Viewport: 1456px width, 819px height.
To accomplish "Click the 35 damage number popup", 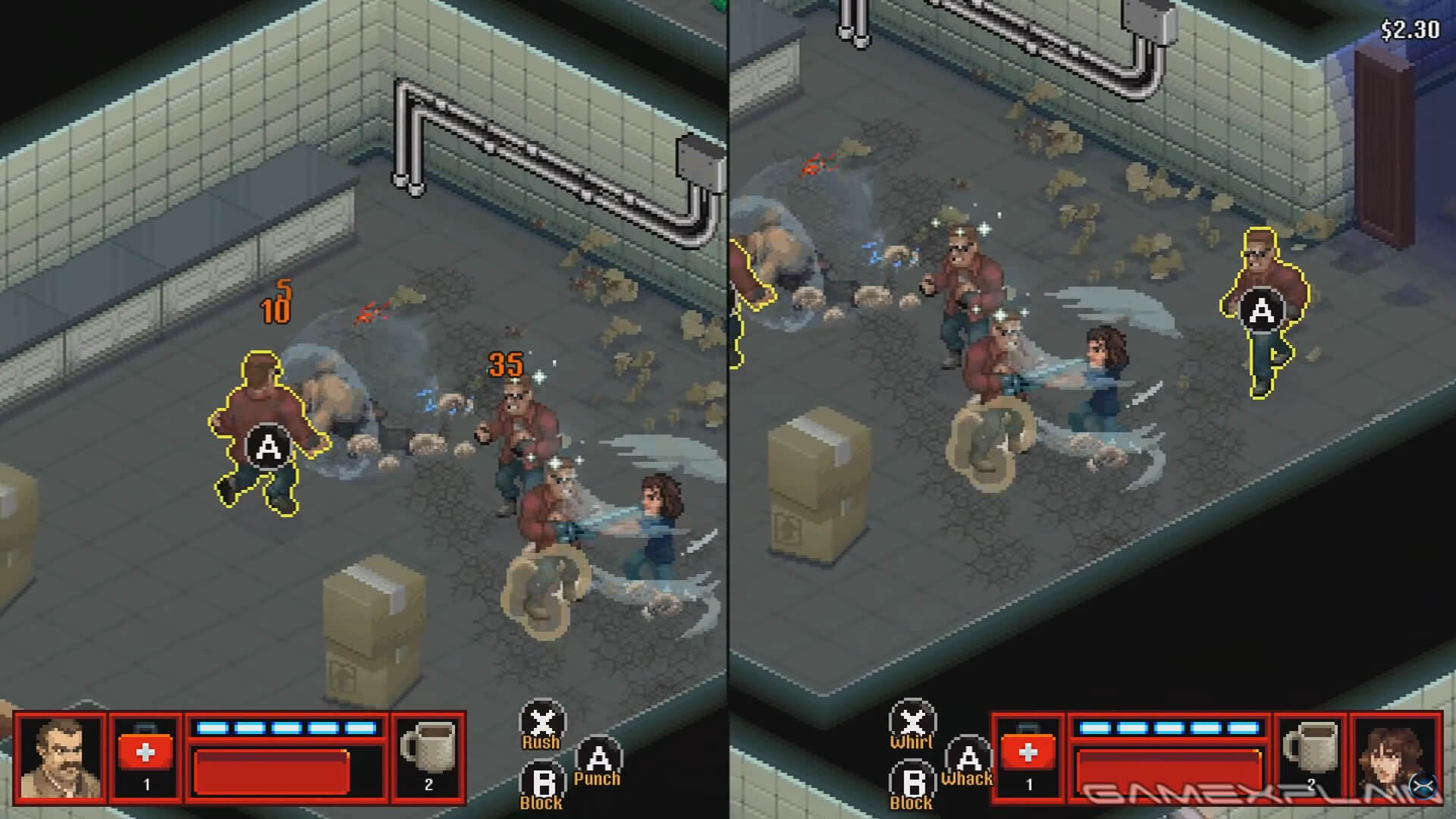I will click(507, 364).
